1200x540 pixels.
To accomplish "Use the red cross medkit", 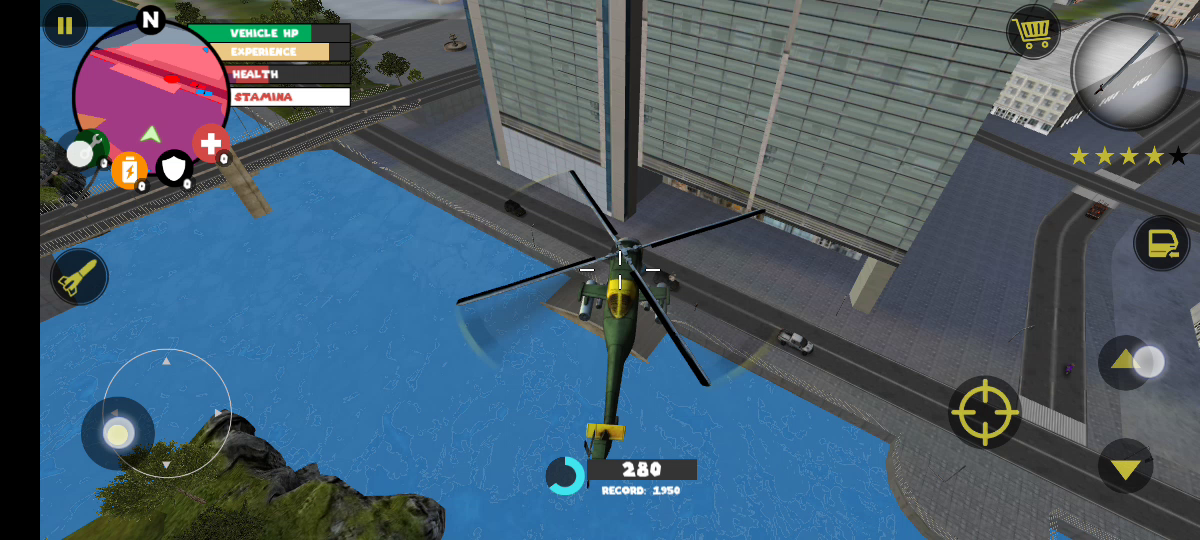I will pos(210,144).
